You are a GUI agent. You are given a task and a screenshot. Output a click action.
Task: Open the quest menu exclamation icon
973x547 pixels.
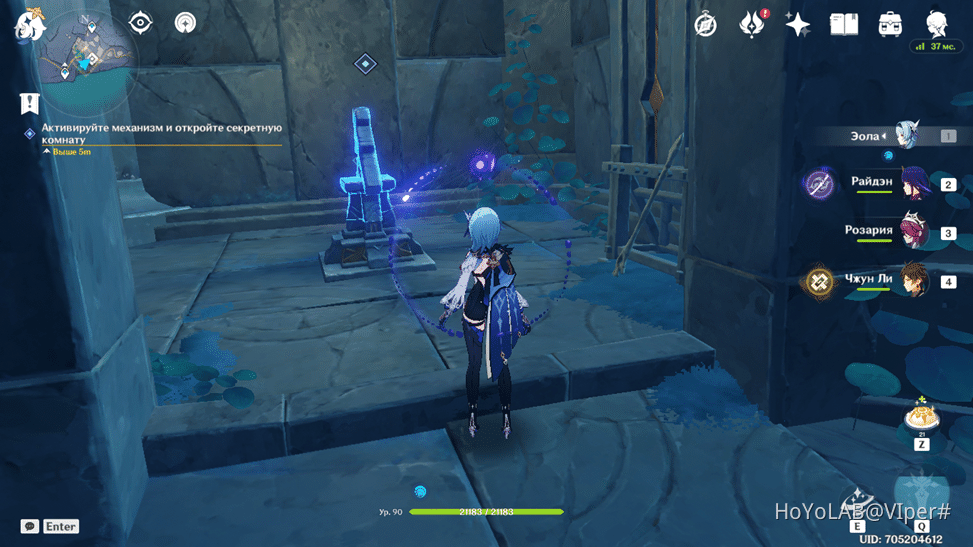(x=29, y=103)
